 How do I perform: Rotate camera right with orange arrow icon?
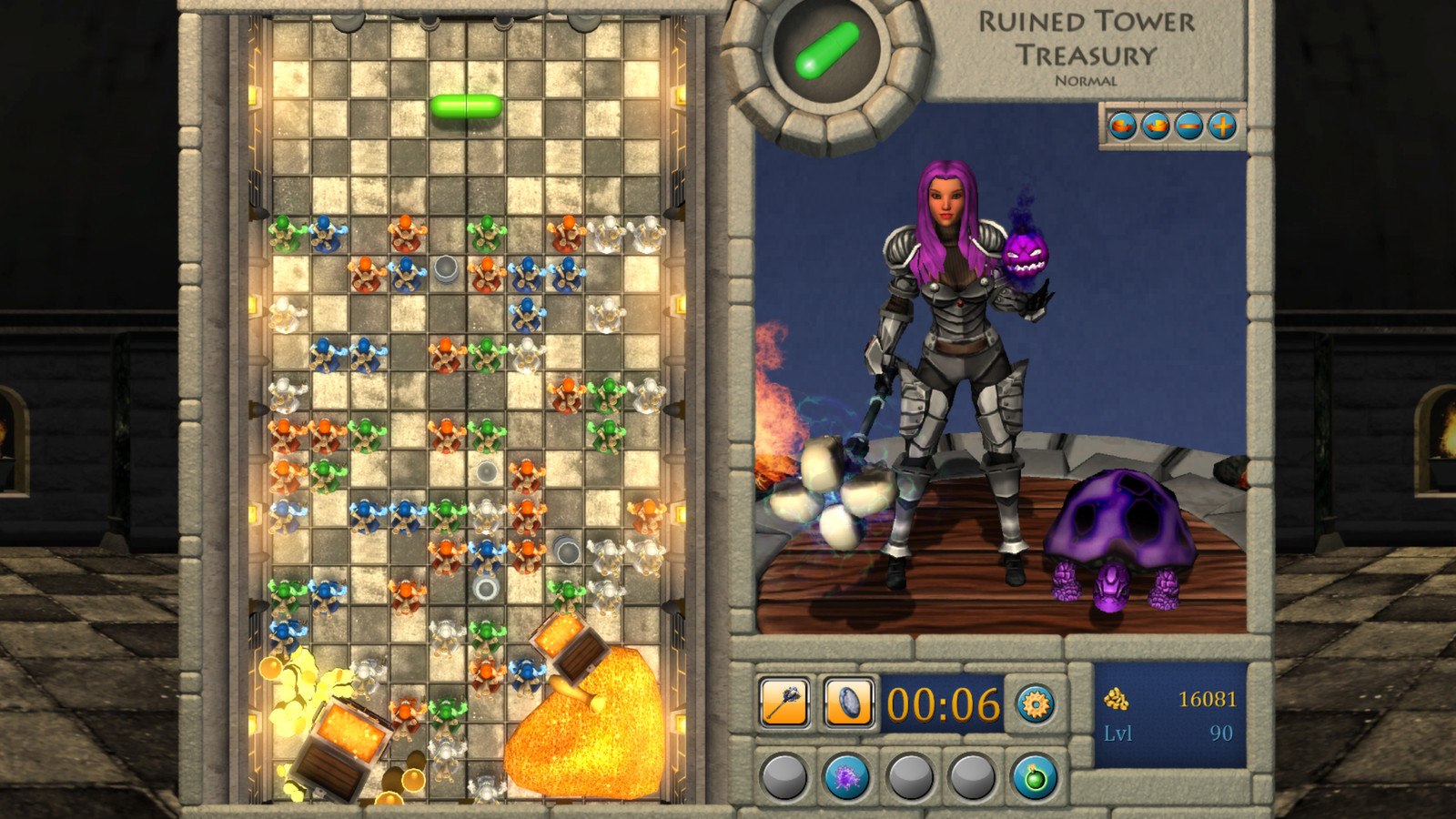coord(1122,126)
